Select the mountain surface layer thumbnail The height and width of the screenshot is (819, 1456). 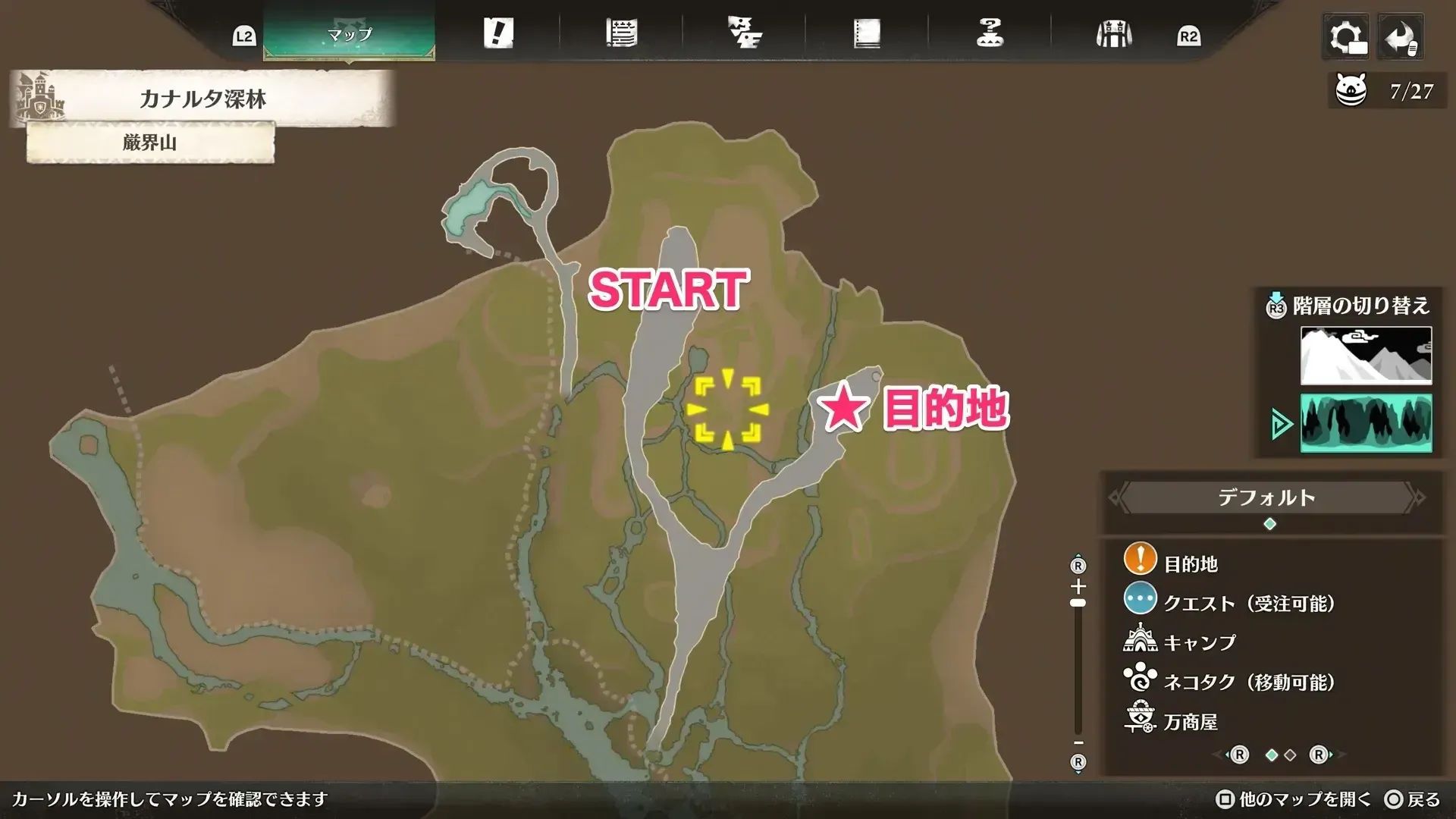tap(1365, 355)
